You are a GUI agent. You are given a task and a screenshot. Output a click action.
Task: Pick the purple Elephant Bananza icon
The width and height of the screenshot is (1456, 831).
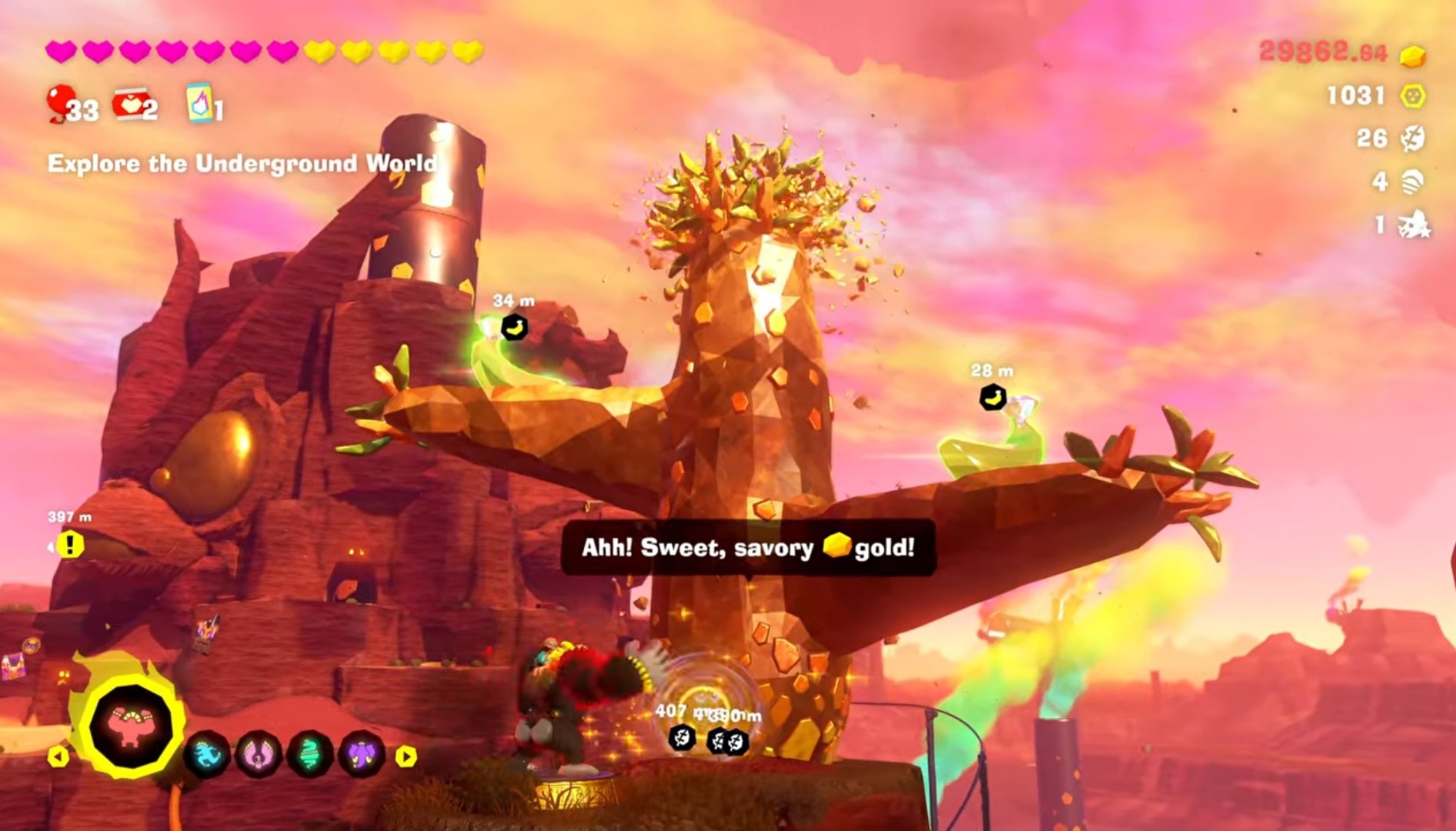pos(362,754)
